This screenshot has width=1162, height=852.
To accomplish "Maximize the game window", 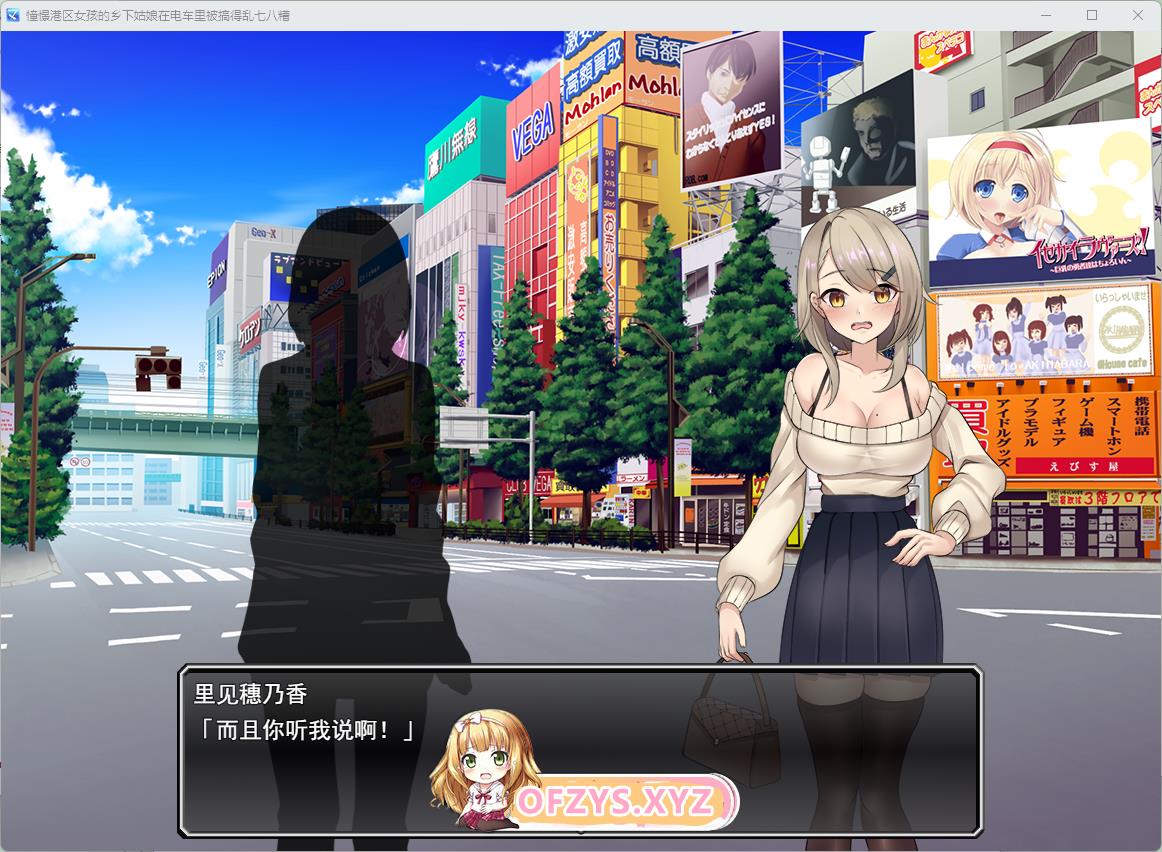I will point(1092,15).
